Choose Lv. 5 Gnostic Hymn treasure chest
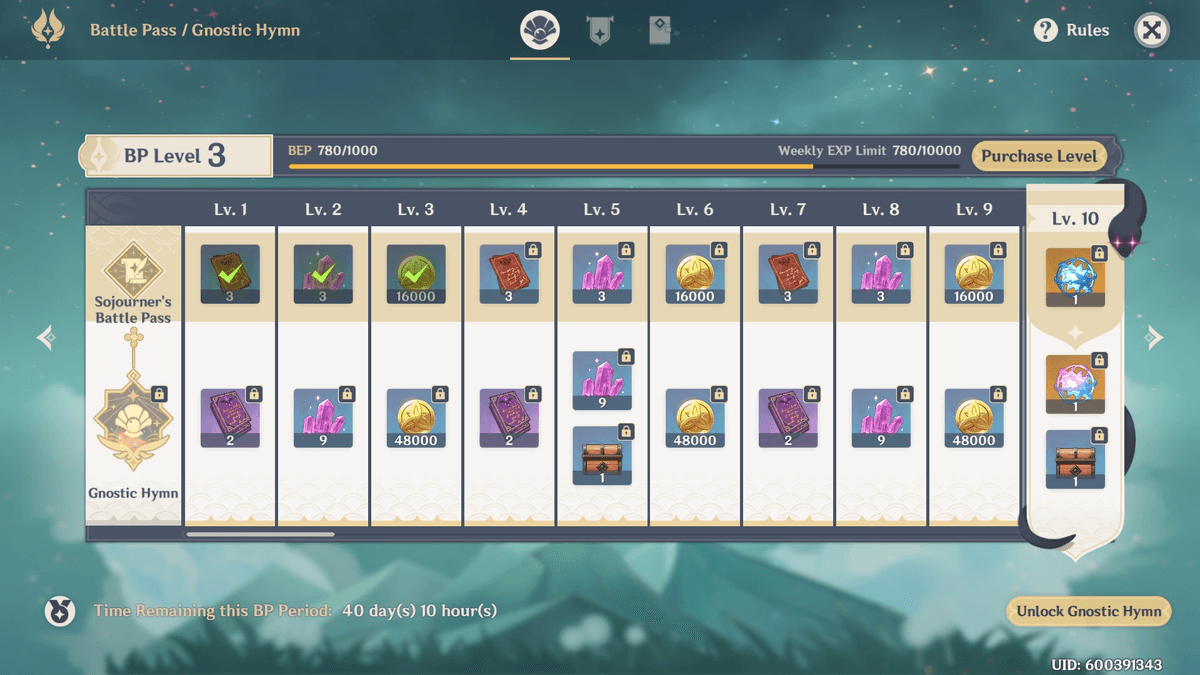 click(x=602, y=456)
